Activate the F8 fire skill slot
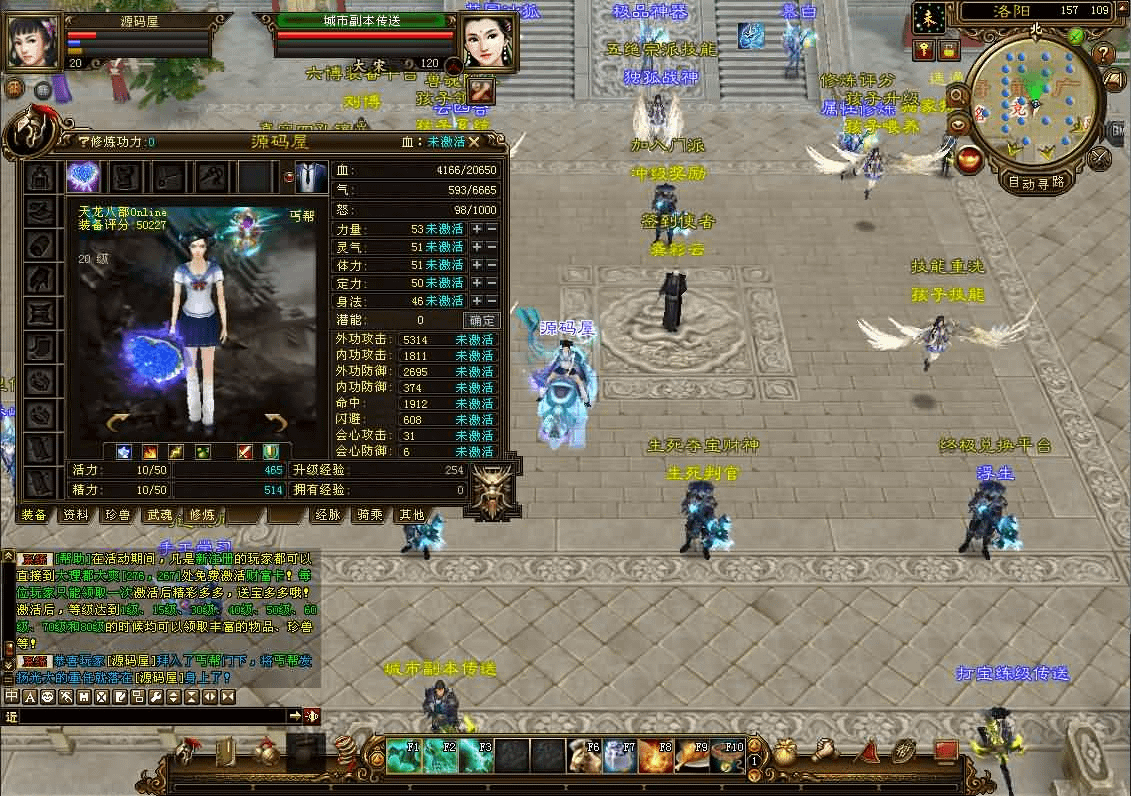The width and height of the screenshot is (1131, 796). pos(655,755)
